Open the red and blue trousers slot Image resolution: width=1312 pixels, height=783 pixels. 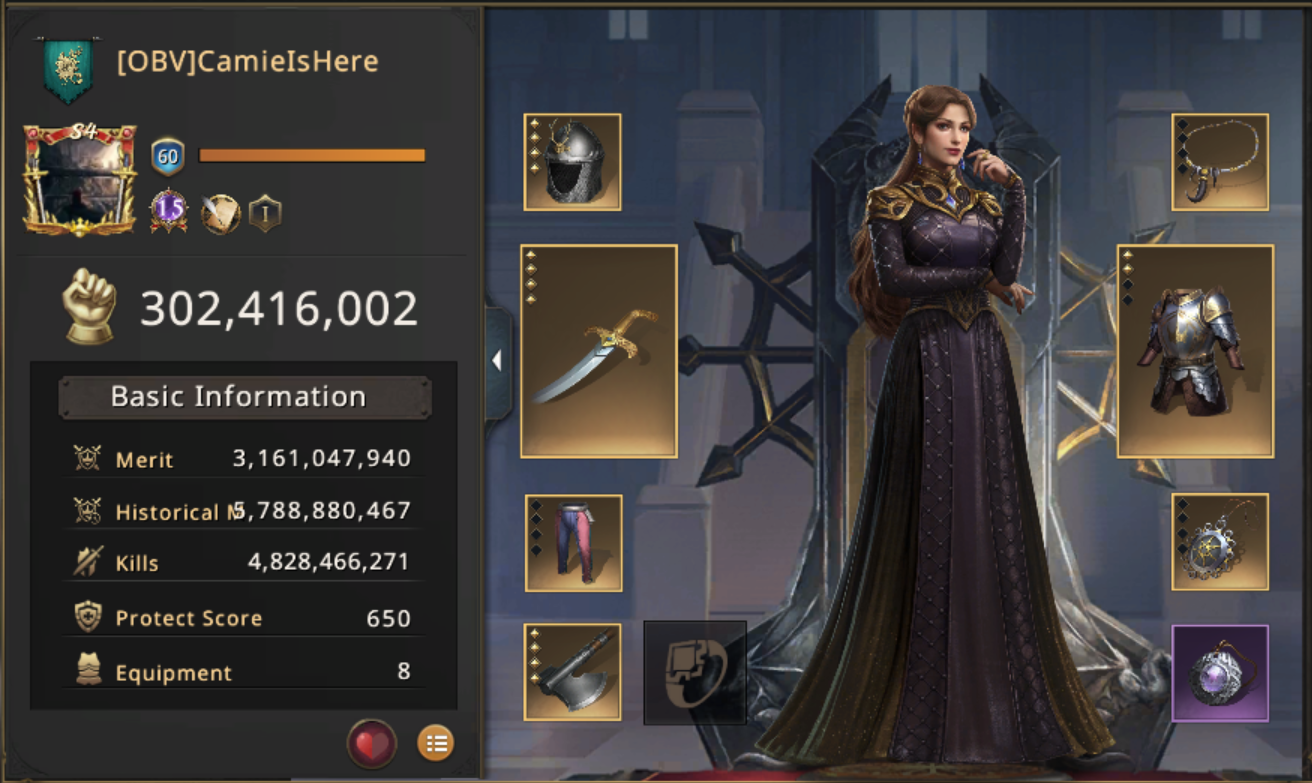coord(573,543)
